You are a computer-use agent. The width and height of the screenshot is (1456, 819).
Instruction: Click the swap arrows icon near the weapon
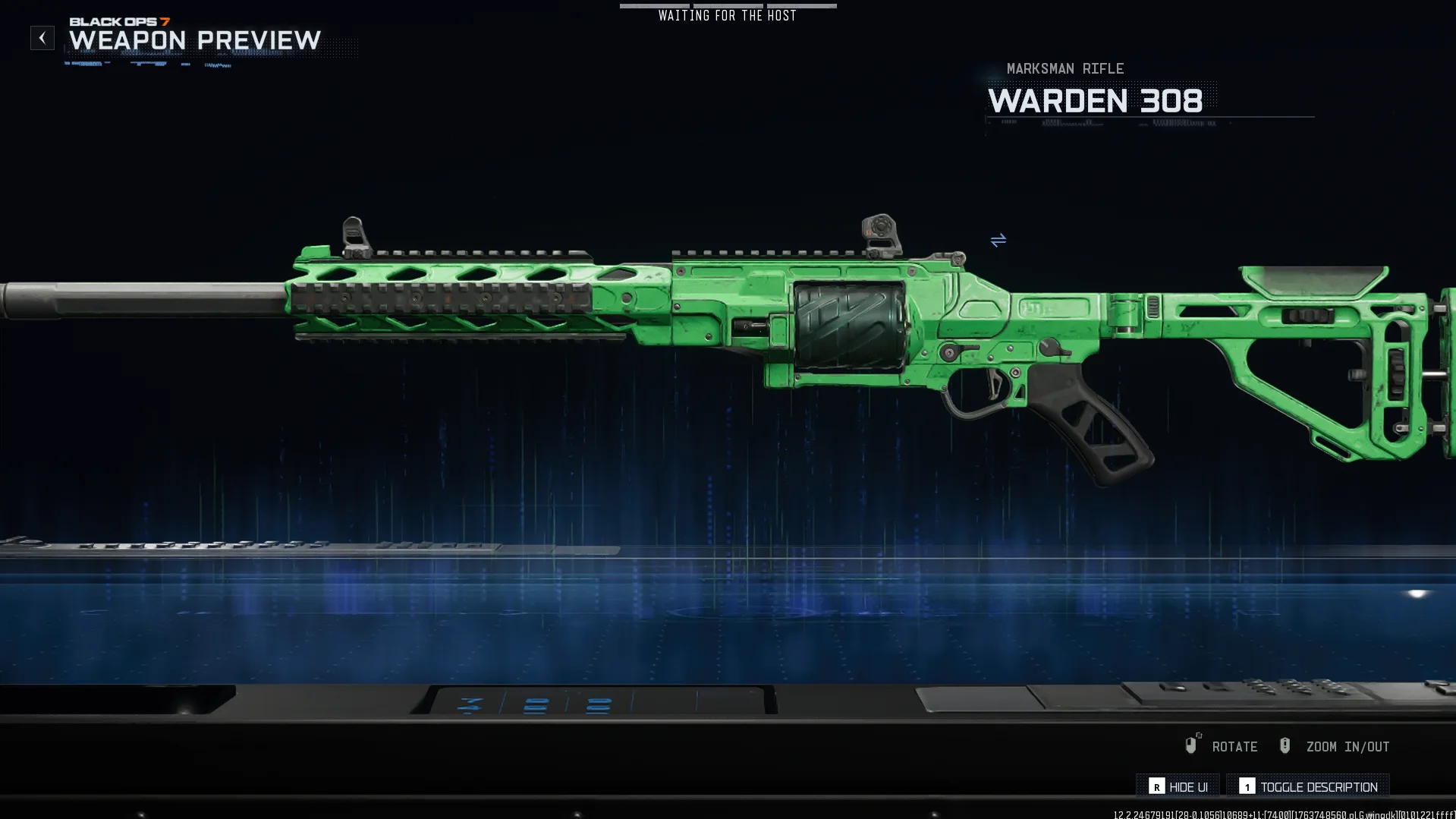click(998, 241)
